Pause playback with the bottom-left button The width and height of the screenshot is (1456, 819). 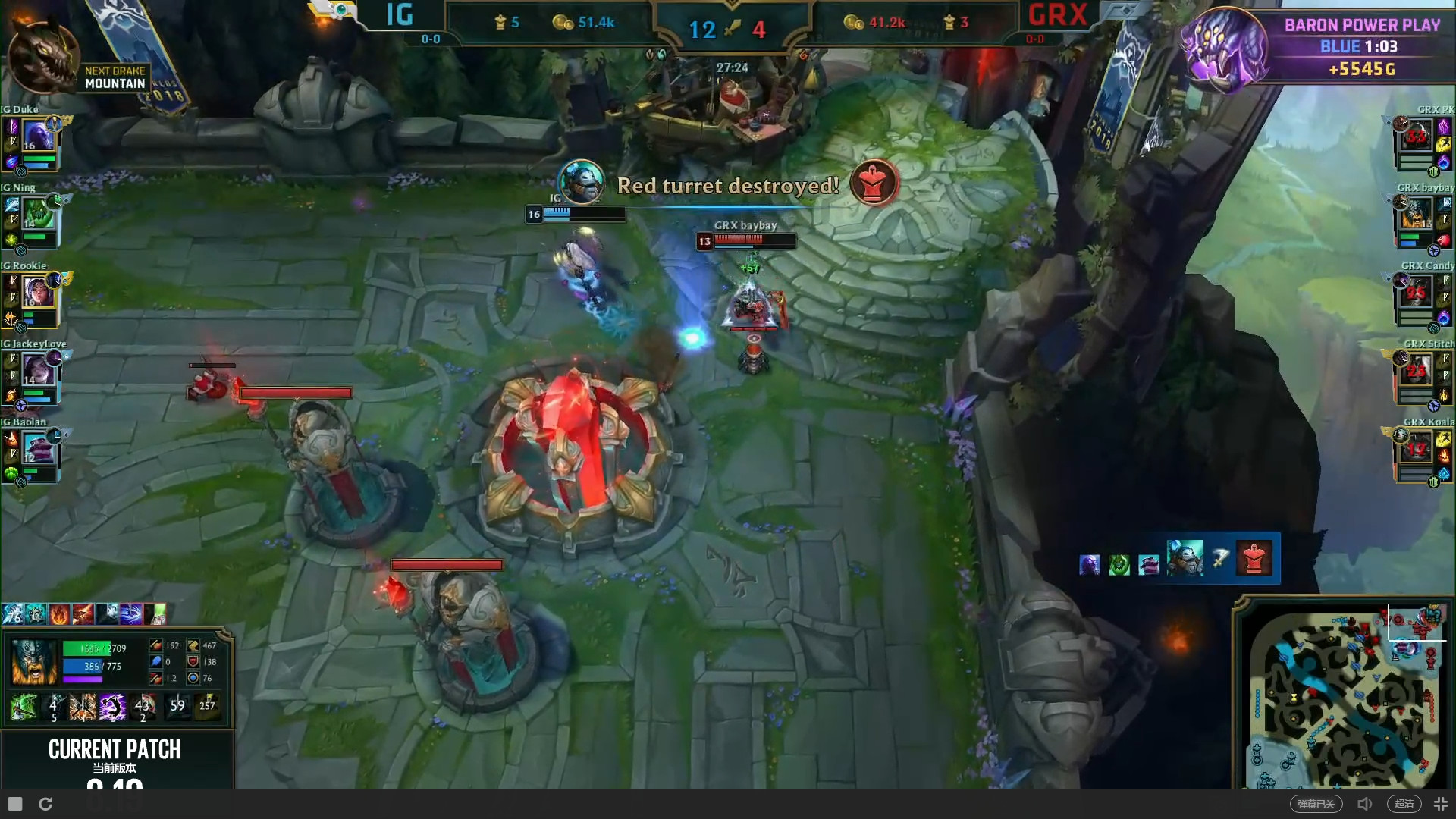tap(14, 803)
